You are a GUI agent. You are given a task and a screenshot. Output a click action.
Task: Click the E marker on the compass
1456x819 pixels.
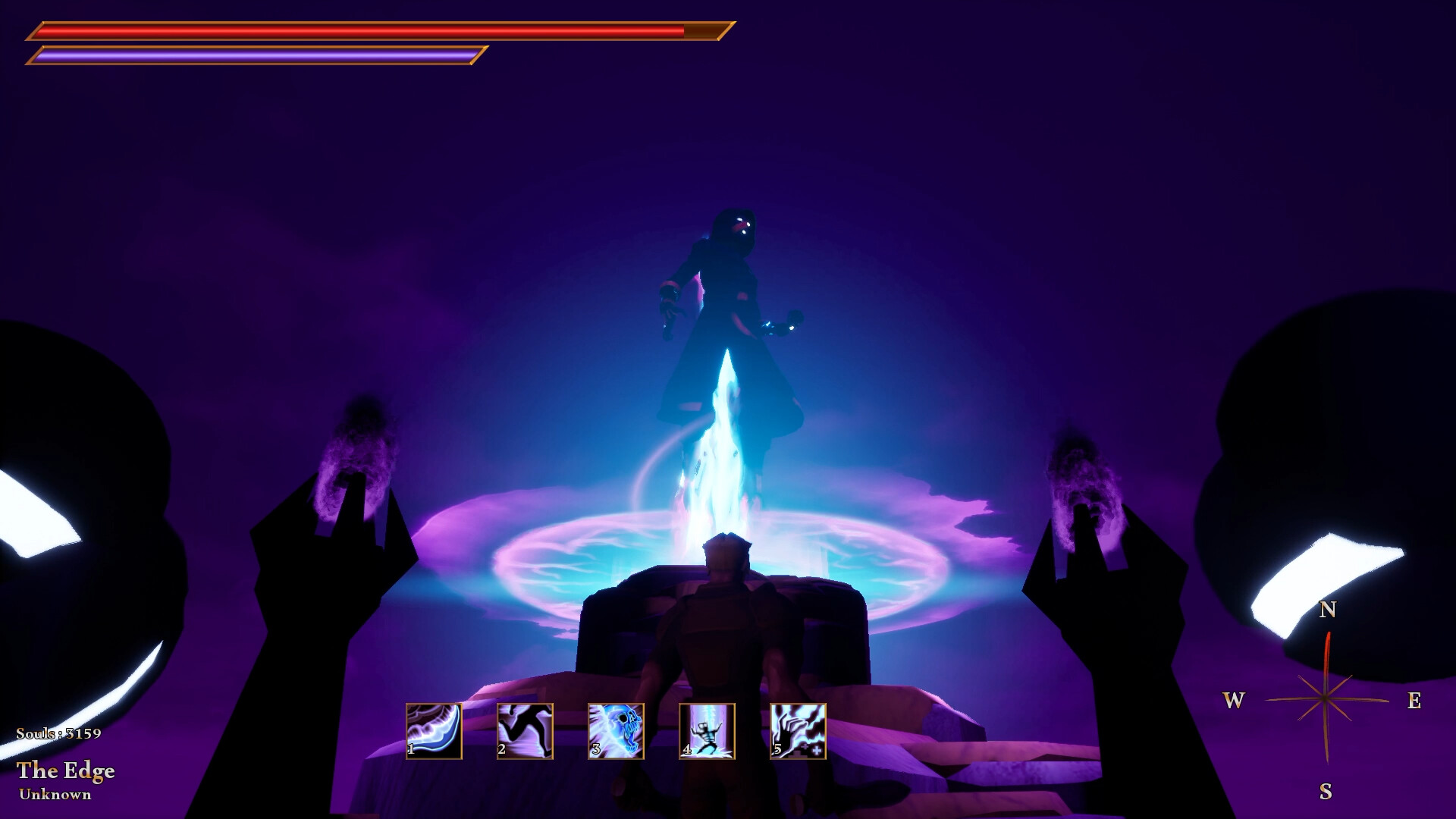[x=1415, y=701]
